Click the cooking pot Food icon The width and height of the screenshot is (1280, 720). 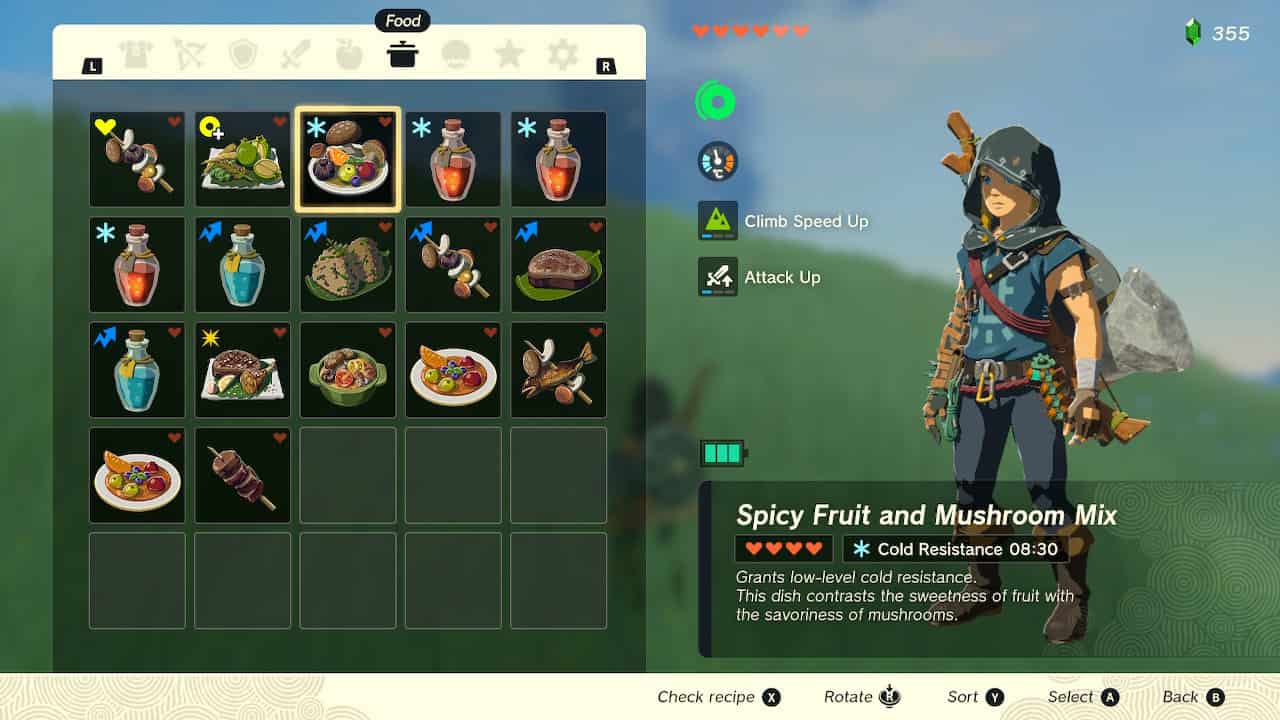[x=402, y=55]
